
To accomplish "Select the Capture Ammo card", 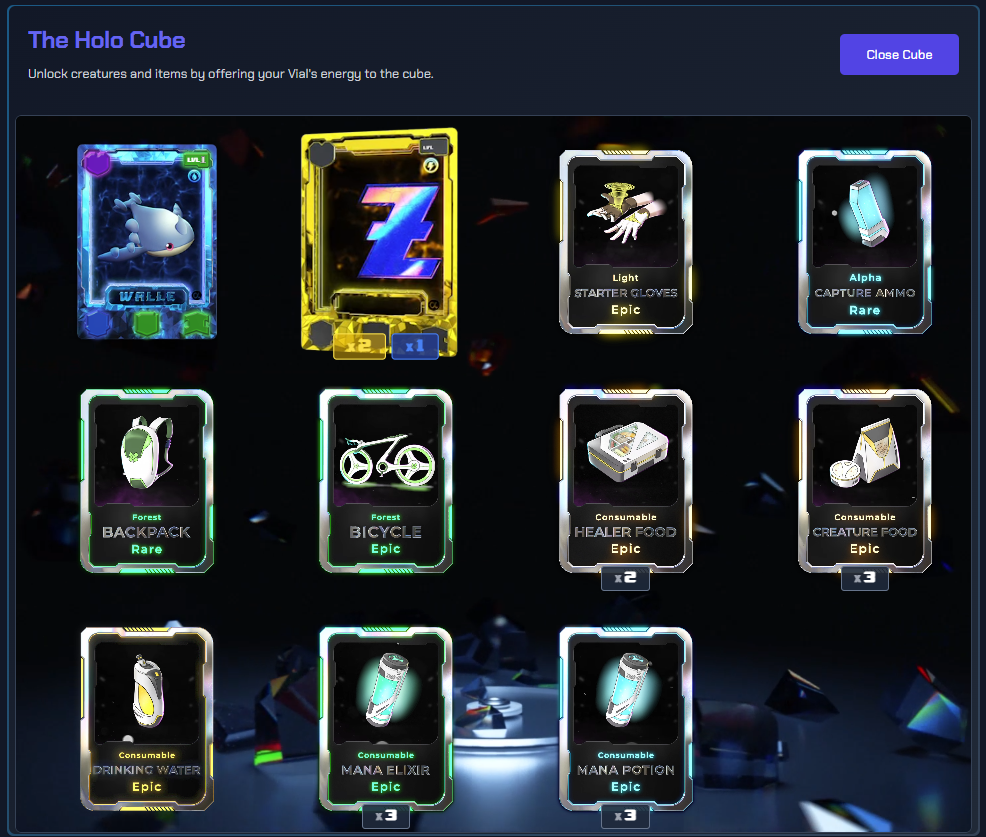I will [865, 241].
